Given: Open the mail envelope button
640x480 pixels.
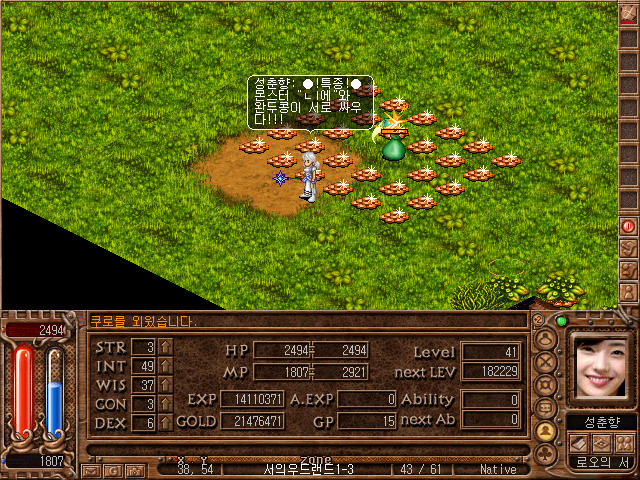Looking at the screenshot, I should click(x=90, y=469).
